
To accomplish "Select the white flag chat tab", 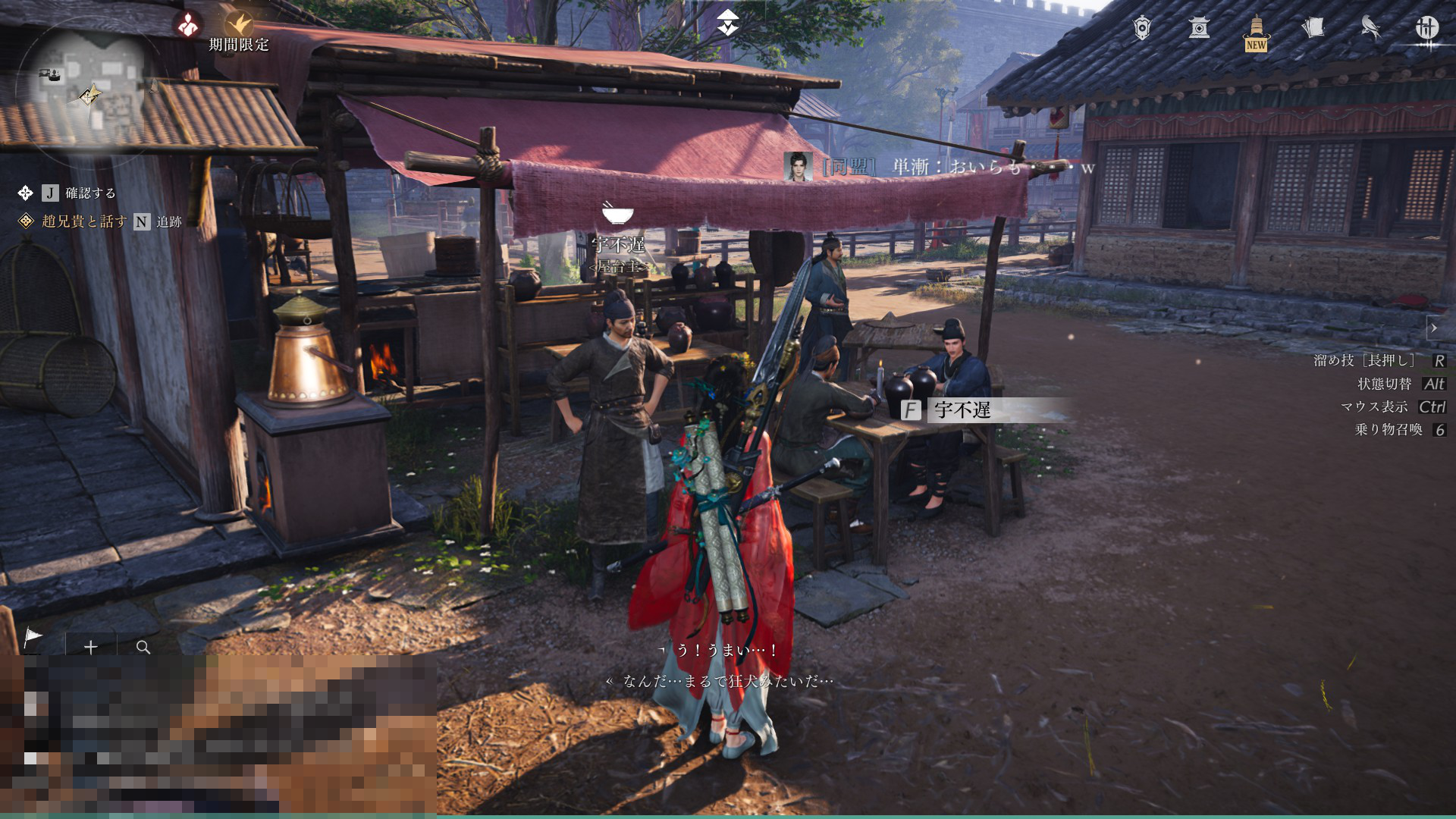I will tap(33, 638).
